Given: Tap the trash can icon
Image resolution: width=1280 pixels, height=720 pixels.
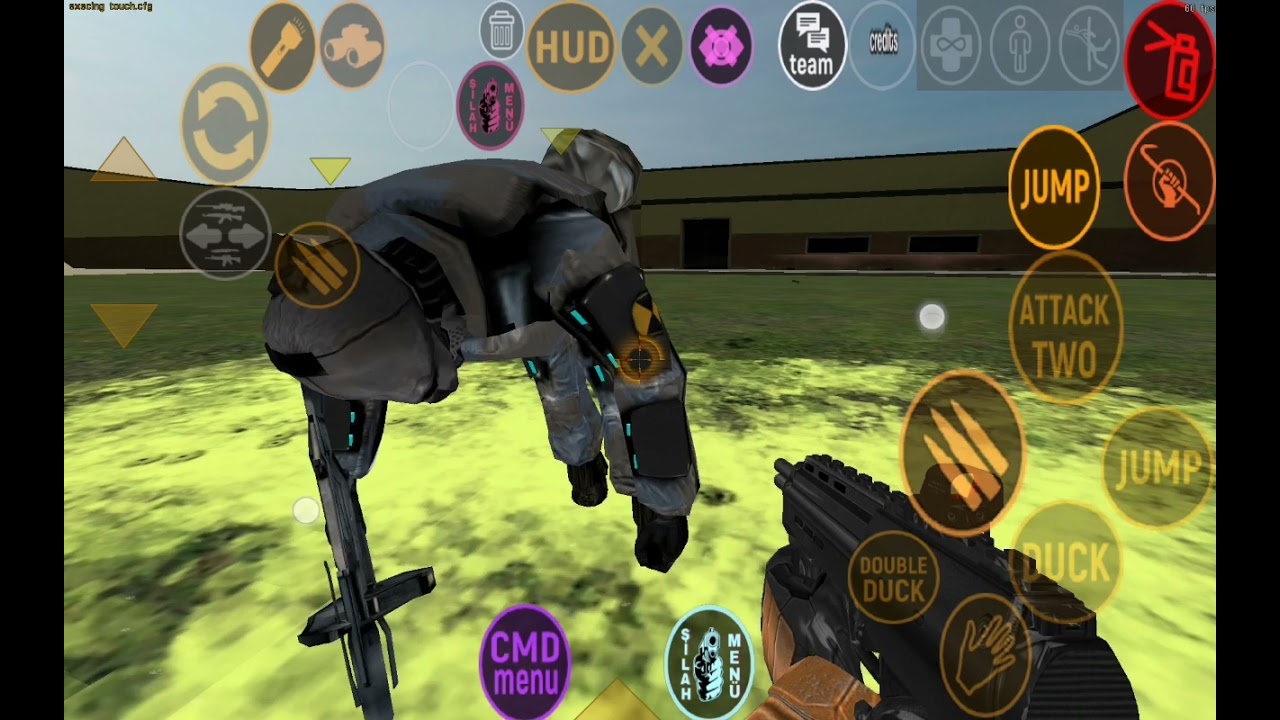Looking at the screenshot, I should pyautogui.click(x=502, y=31).
